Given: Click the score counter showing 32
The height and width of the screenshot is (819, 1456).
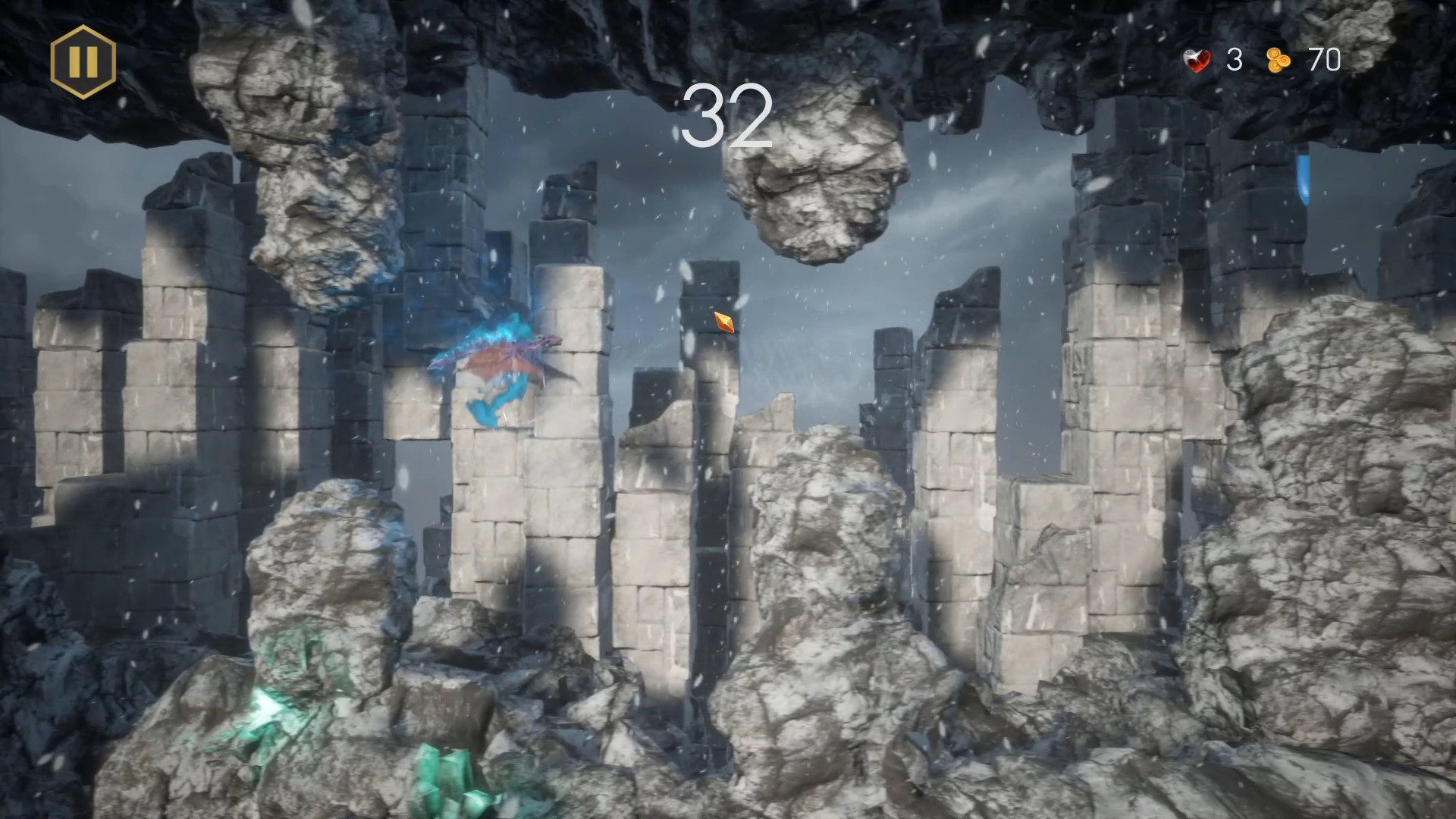Looking at the screenshot, I should pyautogui.click(x=730, y=115).
